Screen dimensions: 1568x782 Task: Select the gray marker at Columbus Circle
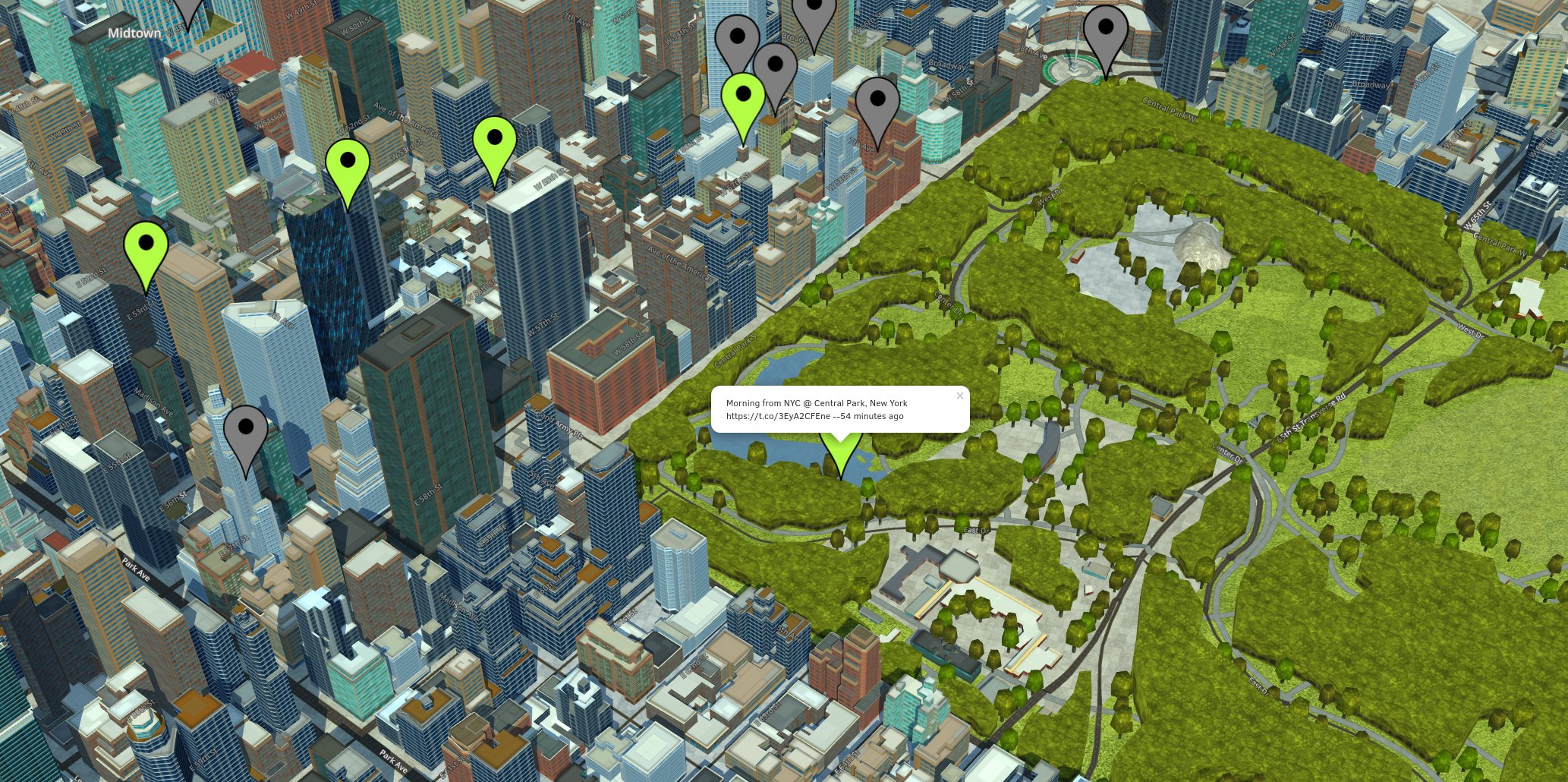1106,33
